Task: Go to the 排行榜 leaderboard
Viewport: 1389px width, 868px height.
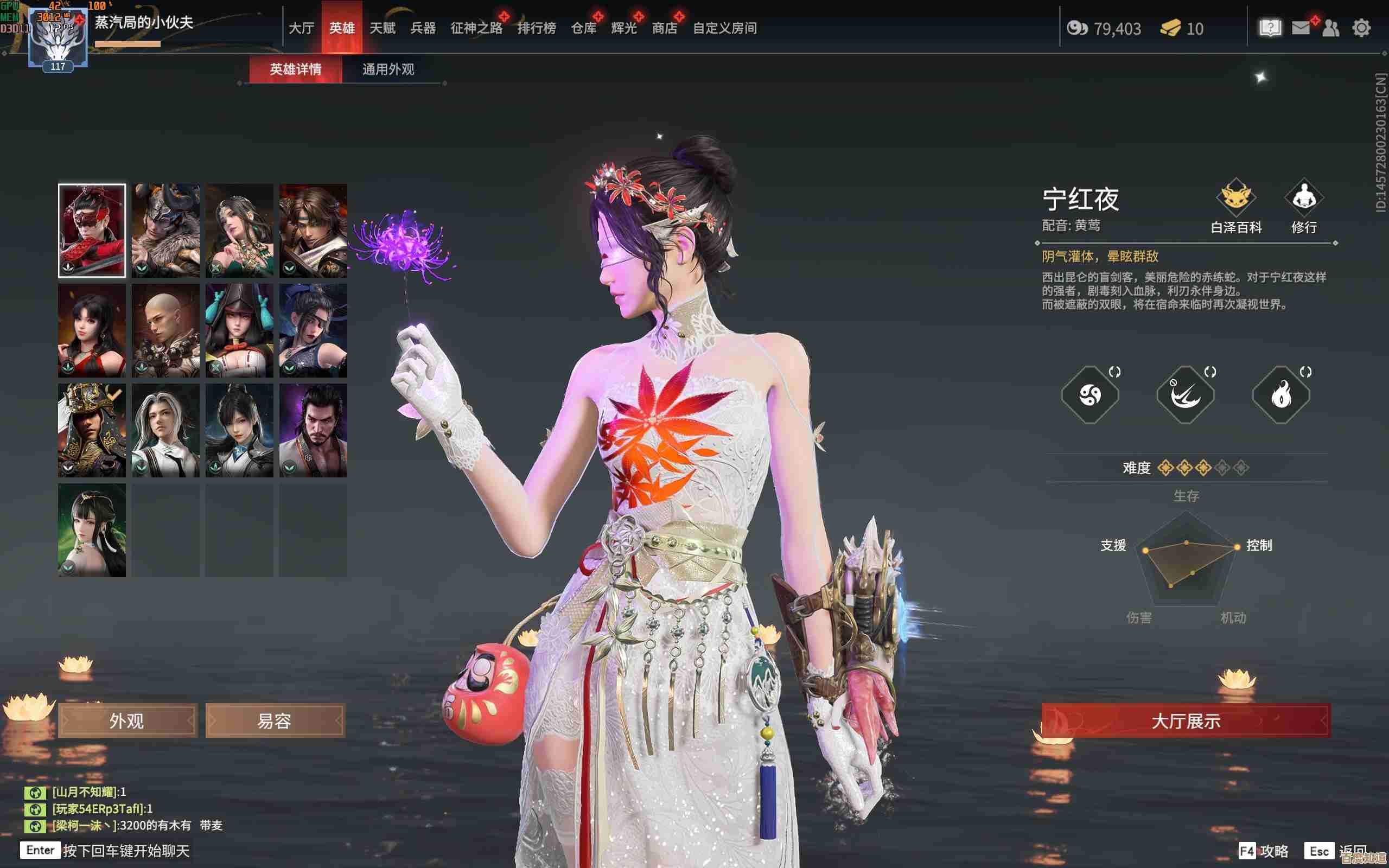Action: click(x=536, y=28)
